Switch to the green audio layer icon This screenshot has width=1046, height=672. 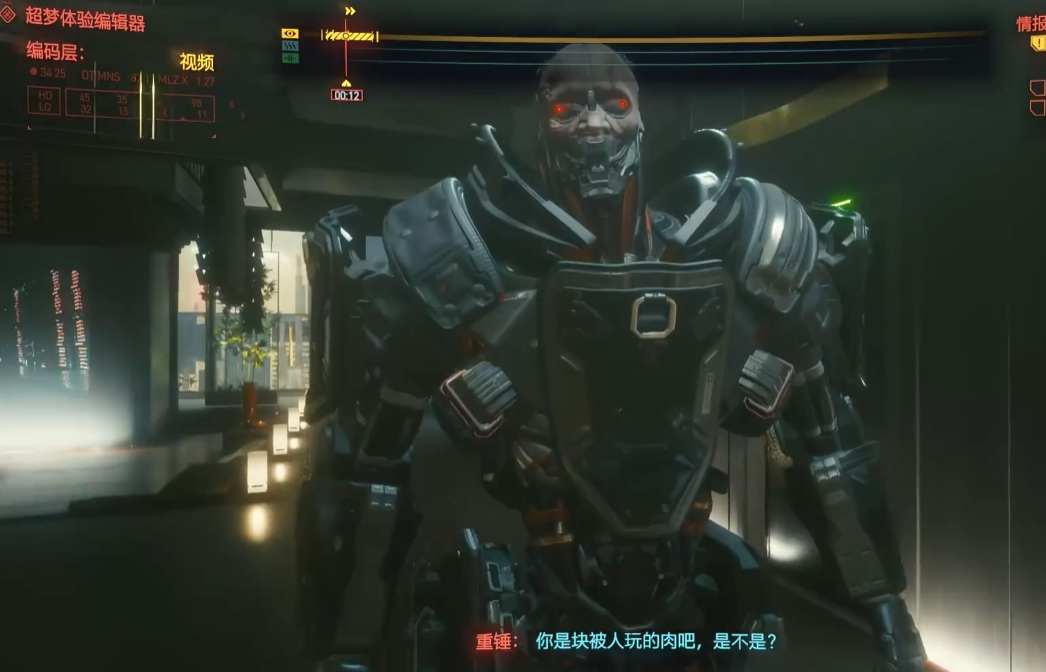[x=290, y=58]
